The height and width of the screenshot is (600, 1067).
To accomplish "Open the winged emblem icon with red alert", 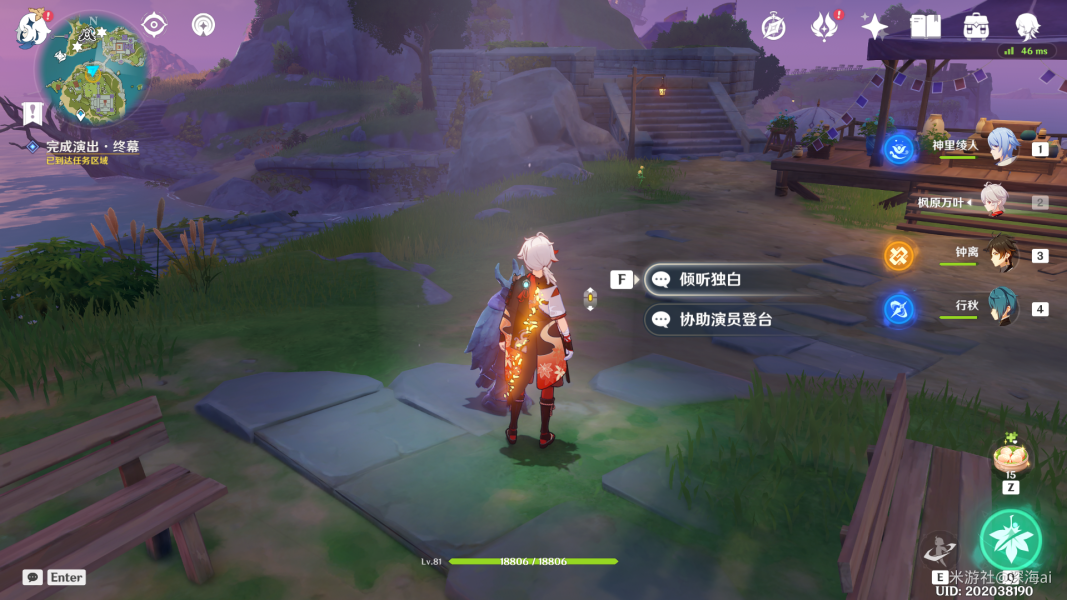I will tap(824, 27).
